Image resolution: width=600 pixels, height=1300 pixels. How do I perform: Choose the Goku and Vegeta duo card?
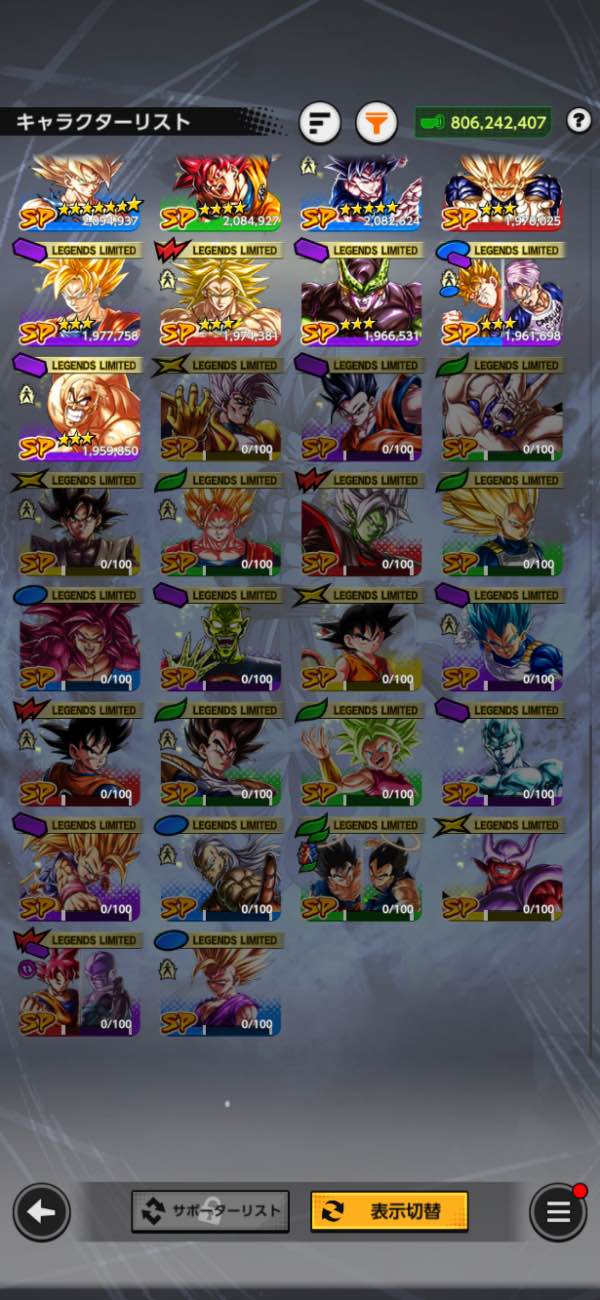[x=361, y=877]
